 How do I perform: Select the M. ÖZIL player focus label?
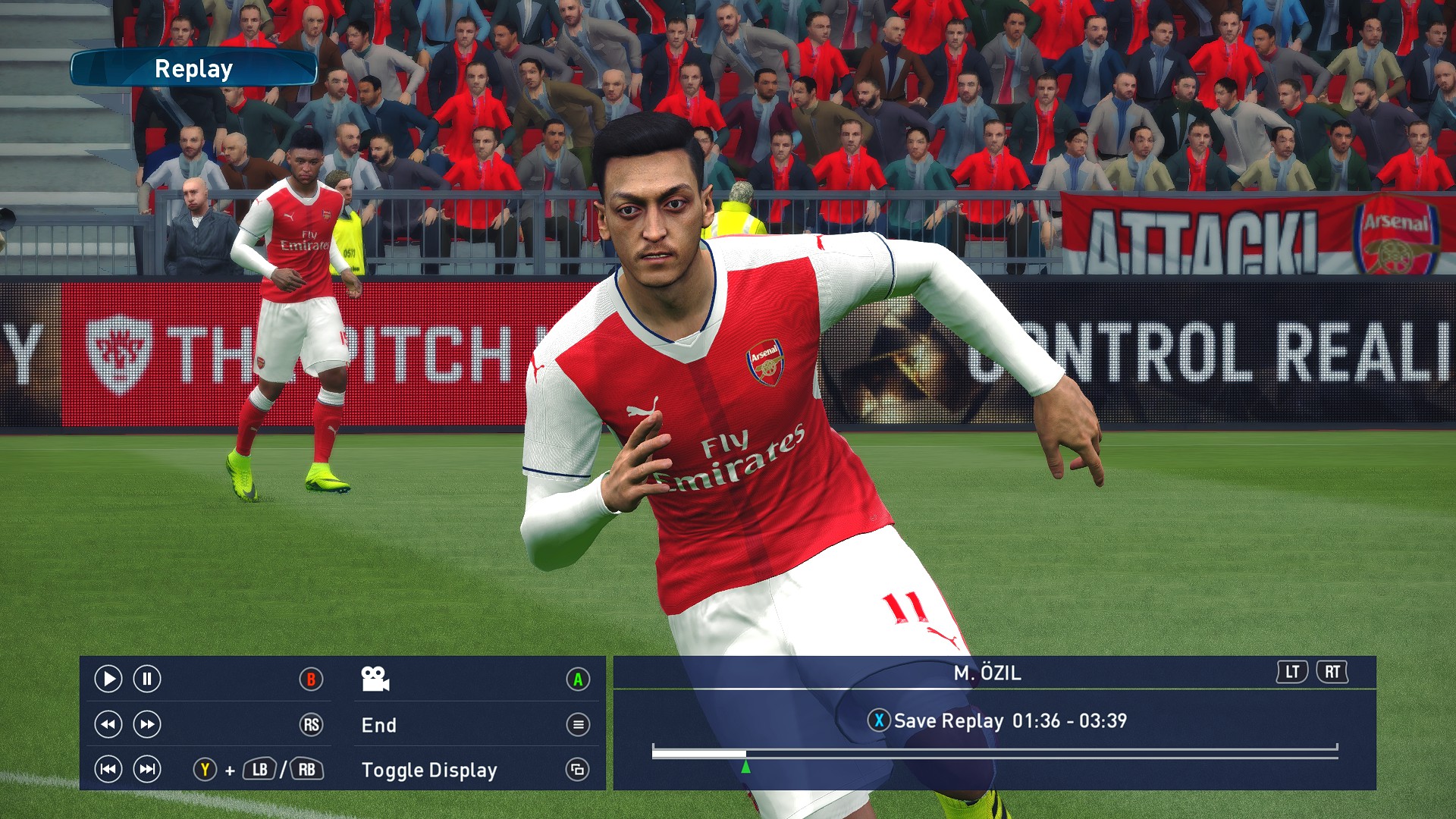987,673
